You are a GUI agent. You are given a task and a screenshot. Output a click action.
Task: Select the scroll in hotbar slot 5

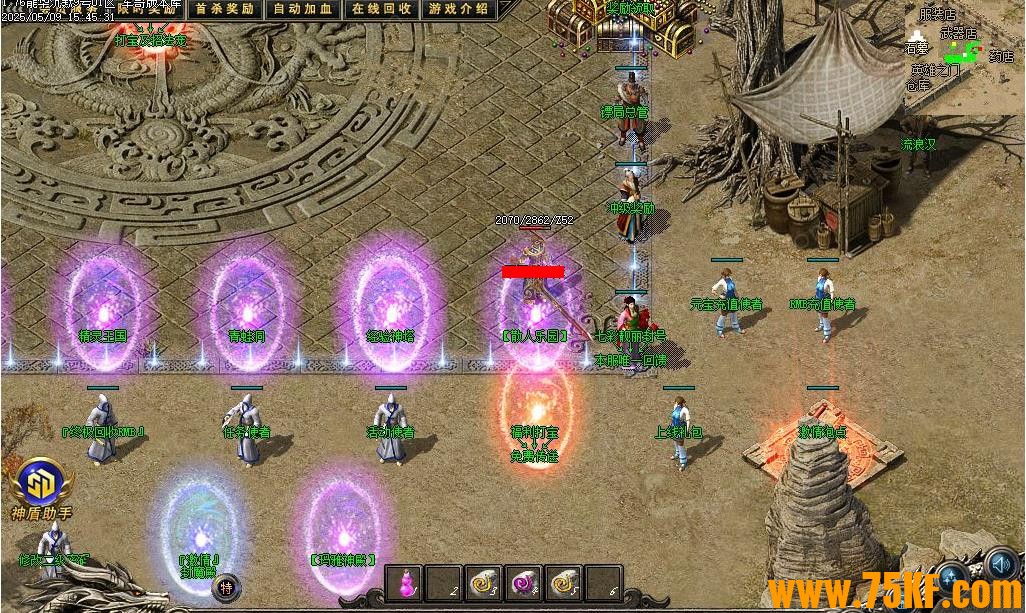tap(563, 582)
